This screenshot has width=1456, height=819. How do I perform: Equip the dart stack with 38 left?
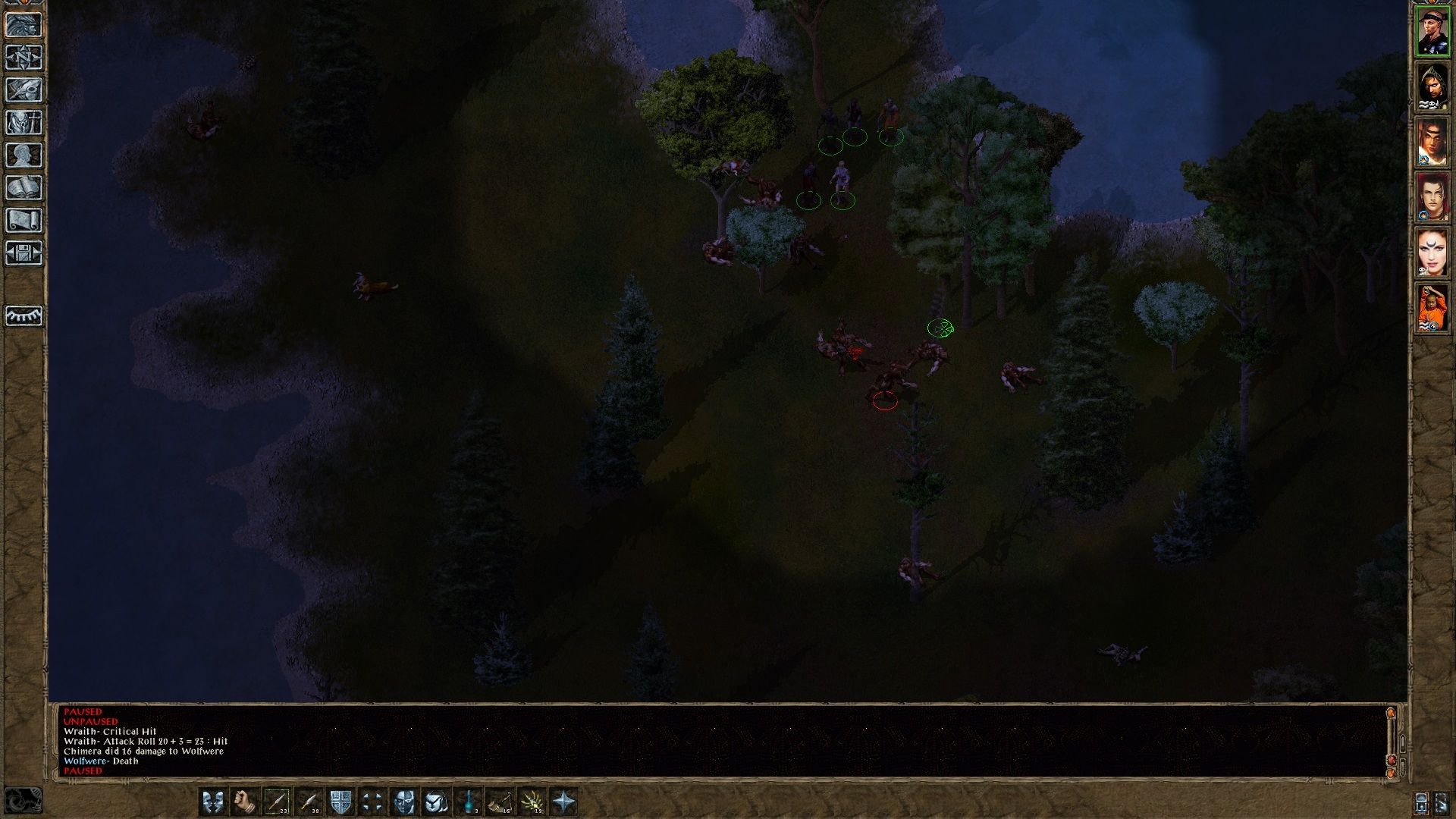pos(309,801)
